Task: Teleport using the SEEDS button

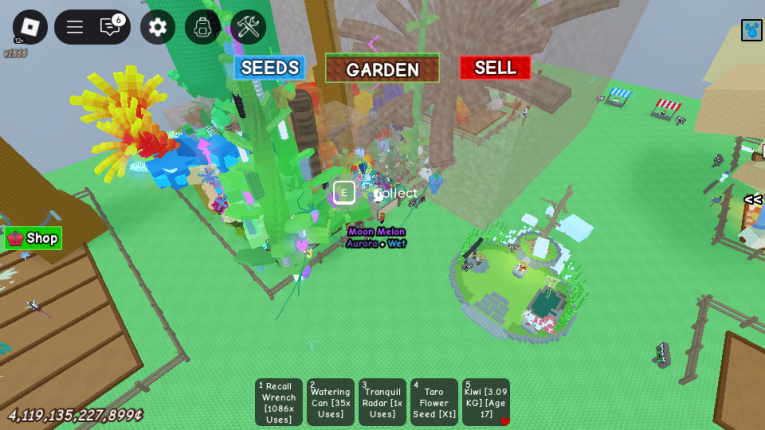Action: 269,68
